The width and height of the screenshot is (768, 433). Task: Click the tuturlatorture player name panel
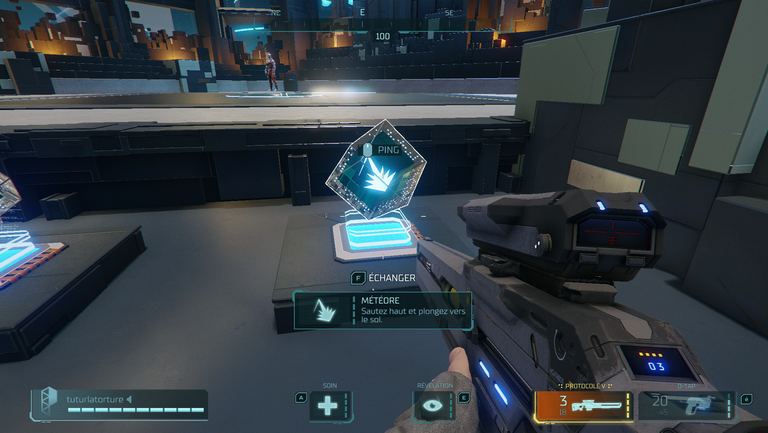coord(119,404)
